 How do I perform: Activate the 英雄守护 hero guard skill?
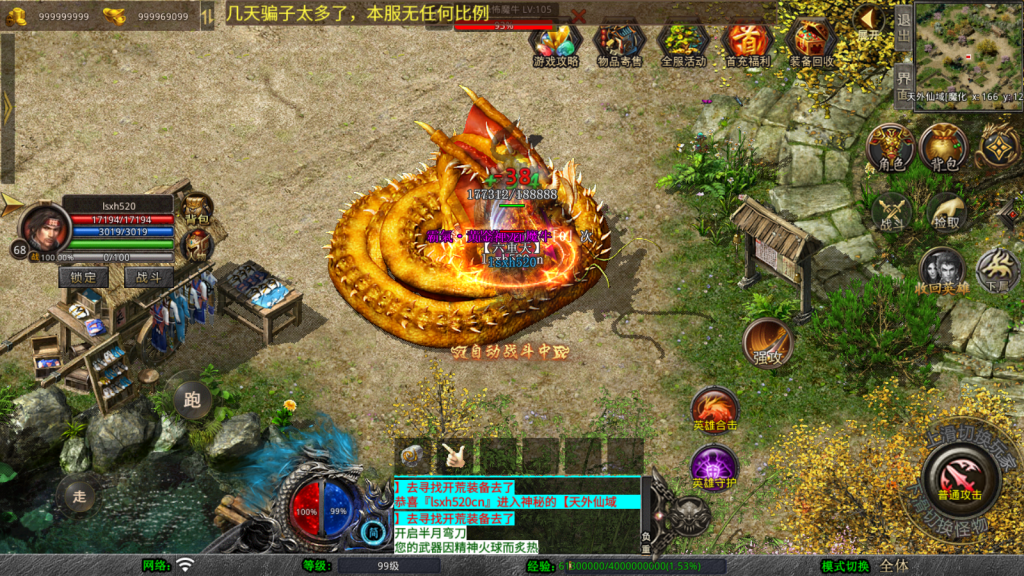[714, 468]
